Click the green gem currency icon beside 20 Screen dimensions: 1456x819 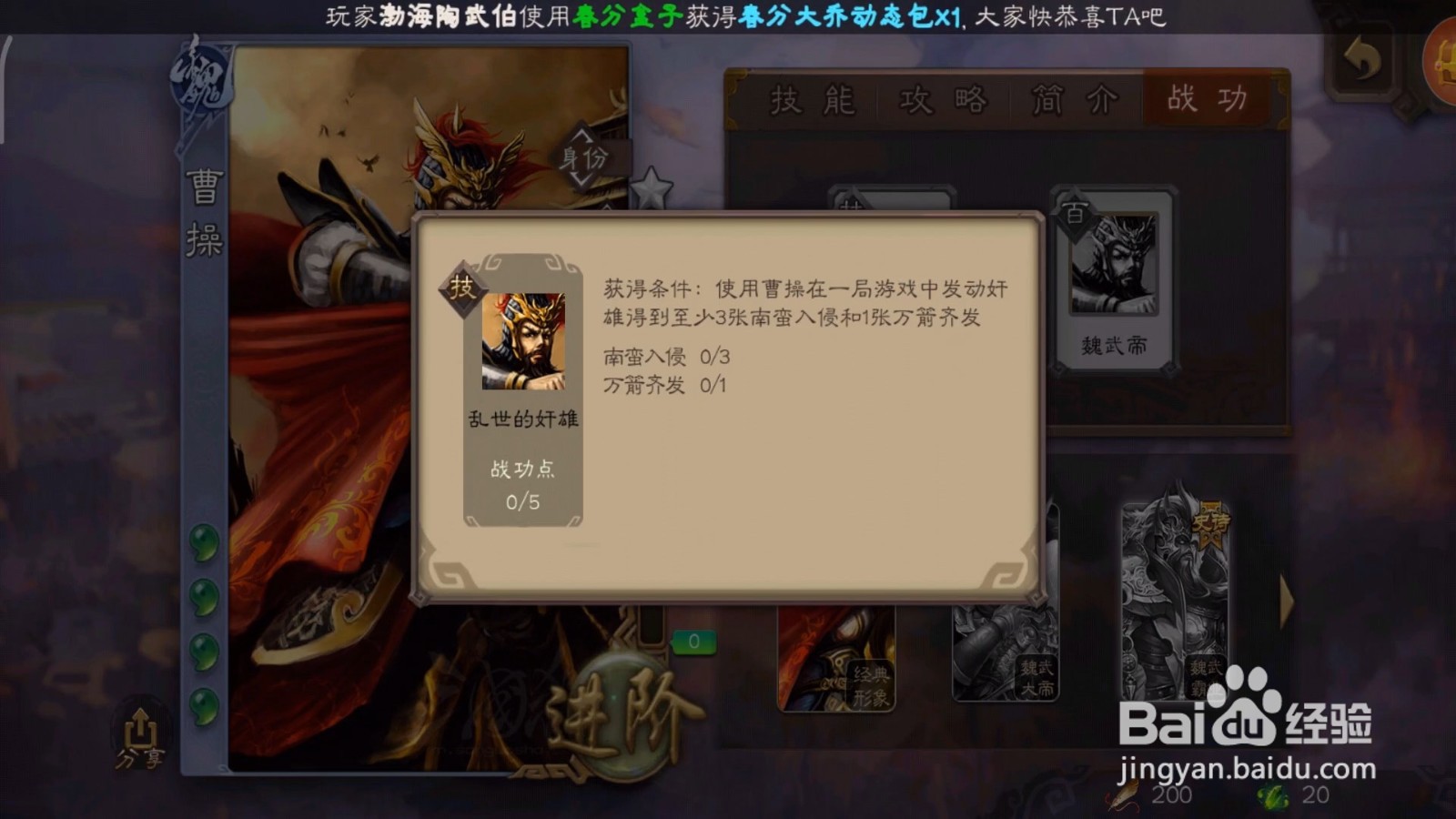coord(1274,796)
